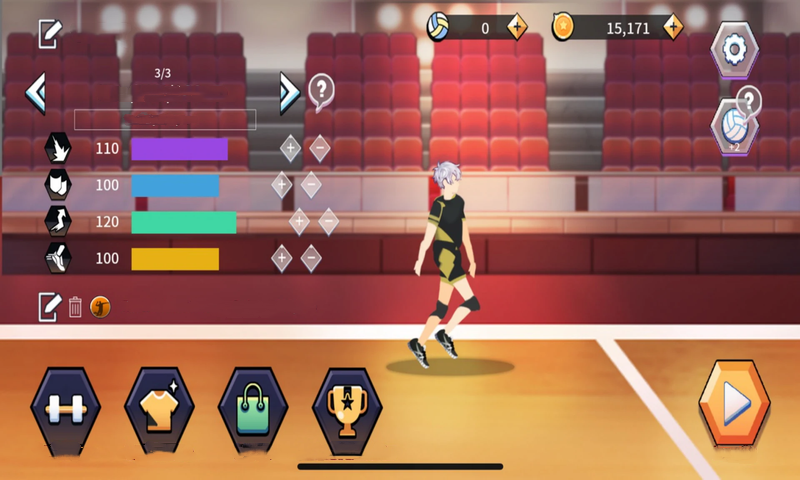Open the shopping bag store
Viewport: 800px width, 480px height.
(x=252, y=409)
